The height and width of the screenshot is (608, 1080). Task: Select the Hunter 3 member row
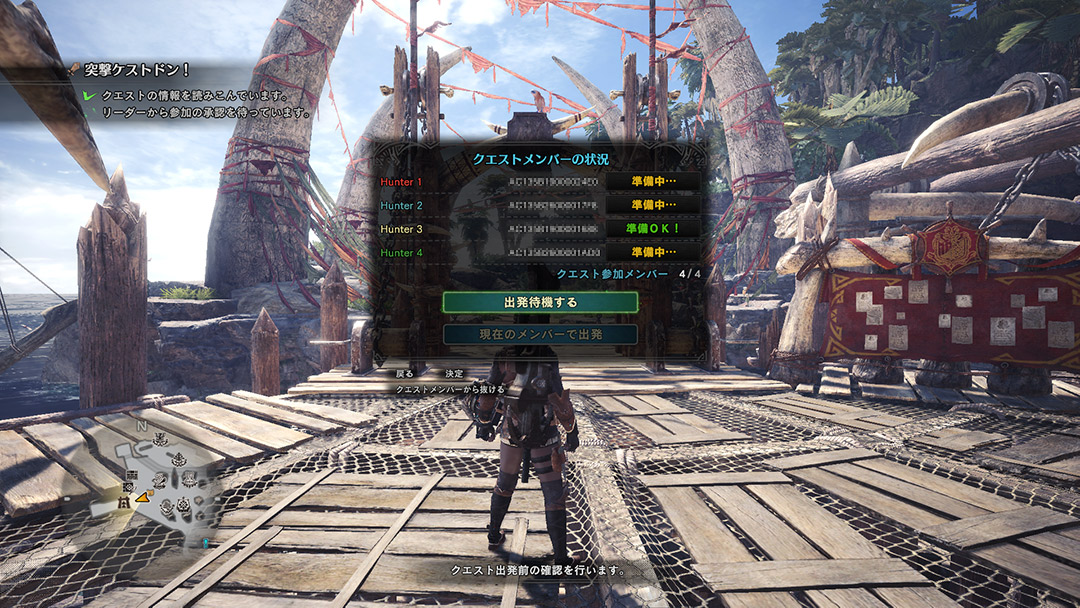point(538,229)
